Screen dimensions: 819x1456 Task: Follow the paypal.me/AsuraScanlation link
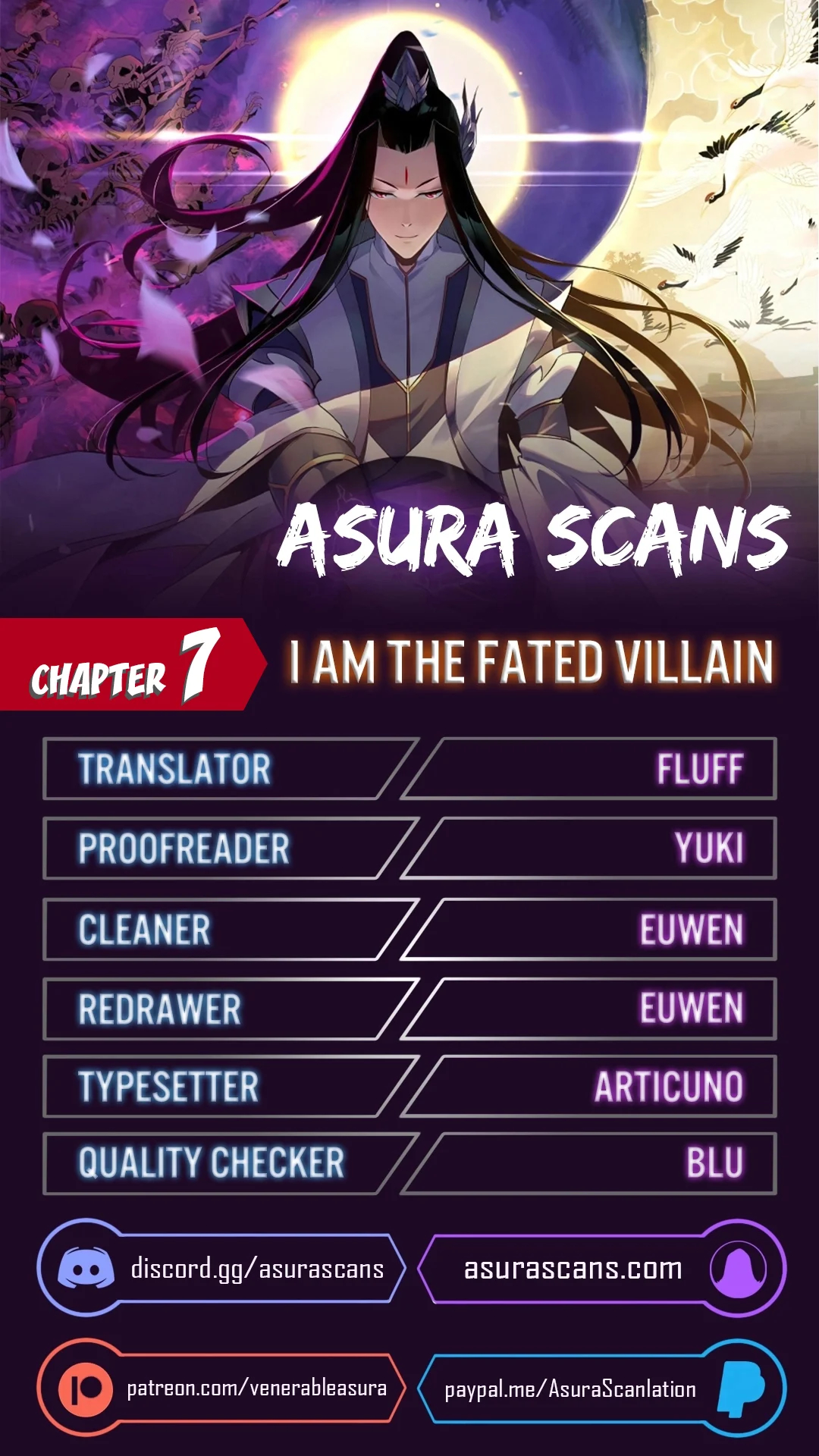(x=570, y=1389)
